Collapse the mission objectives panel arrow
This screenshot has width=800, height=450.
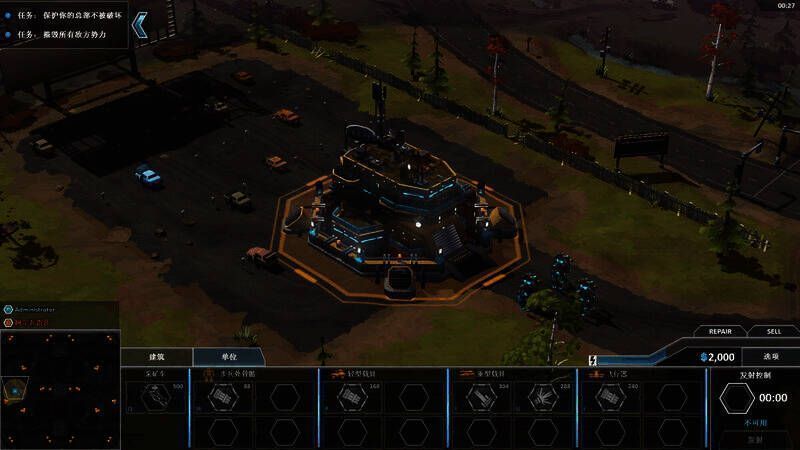point(141,24)
